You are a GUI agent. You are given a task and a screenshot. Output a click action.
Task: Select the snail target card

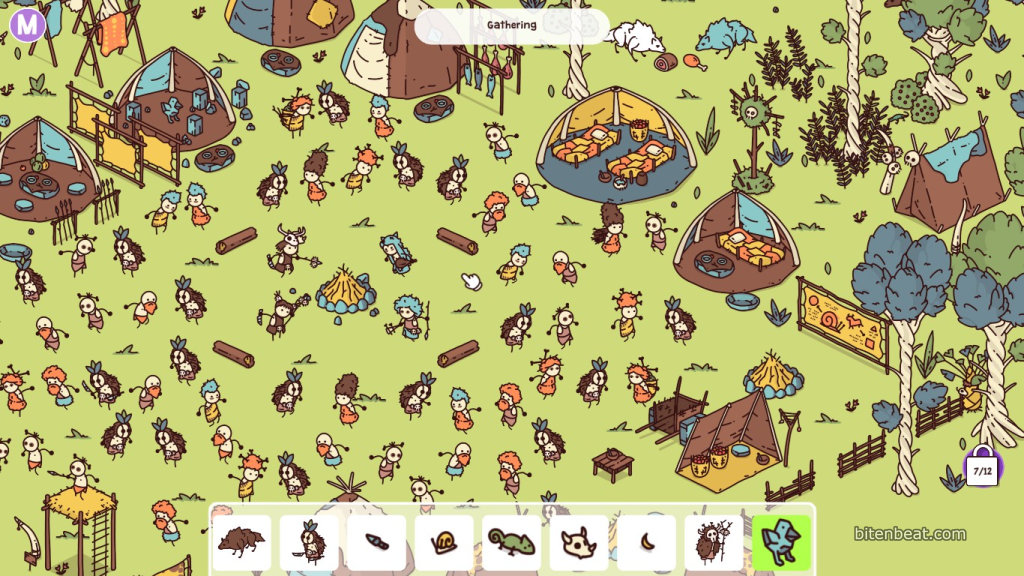[444, 543]
